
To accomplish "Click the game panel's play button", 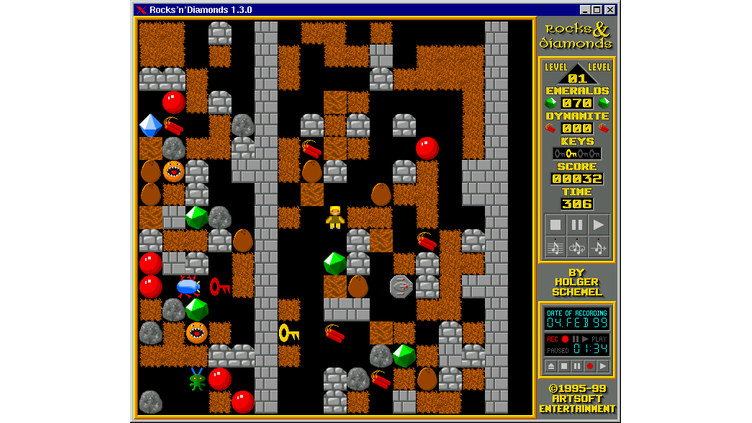I will (x=598, y=225).
